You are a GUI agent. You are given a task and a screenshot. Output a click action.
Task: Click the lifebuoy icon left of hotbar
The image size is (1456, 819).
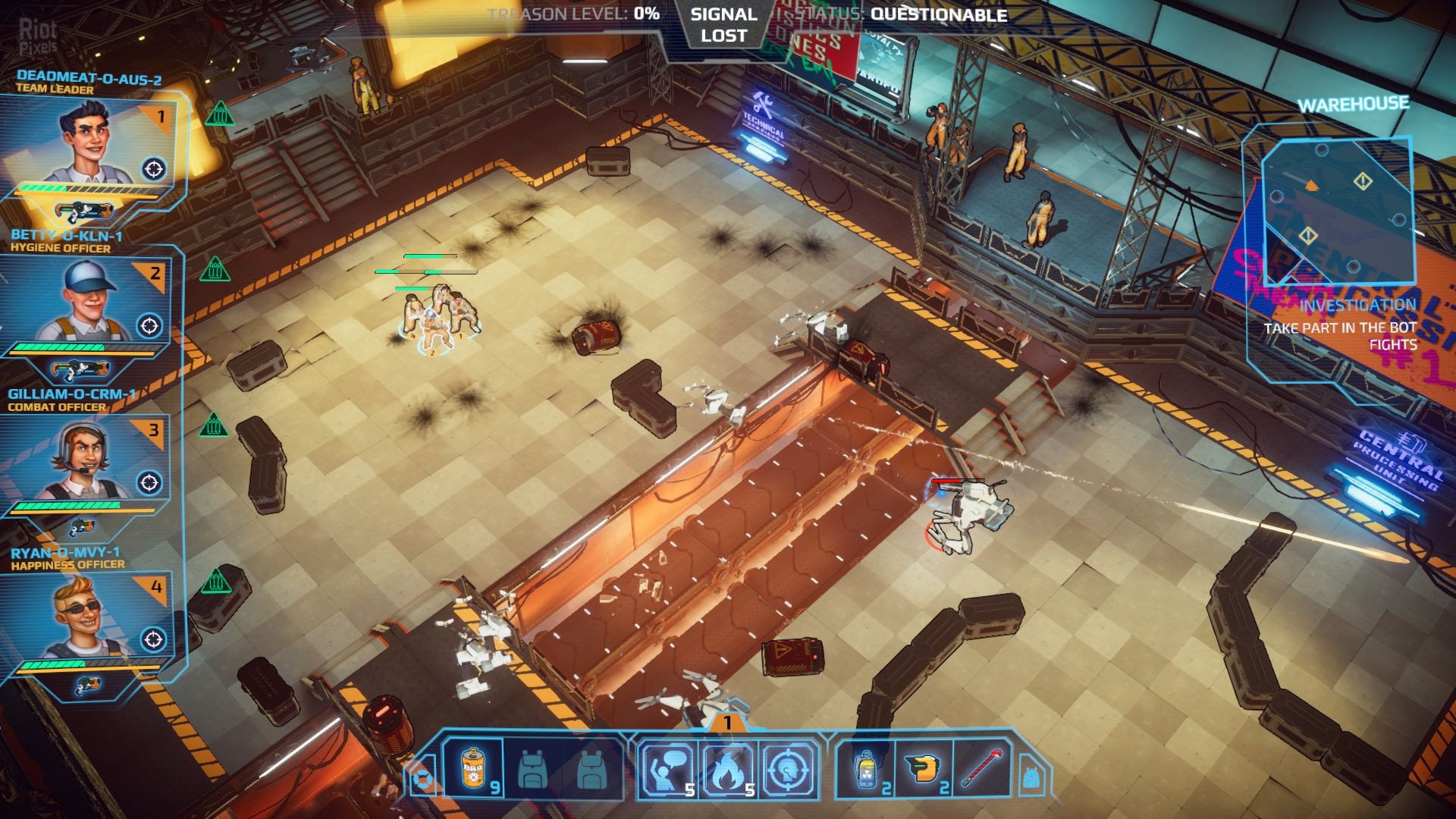[x=422, y=779]
